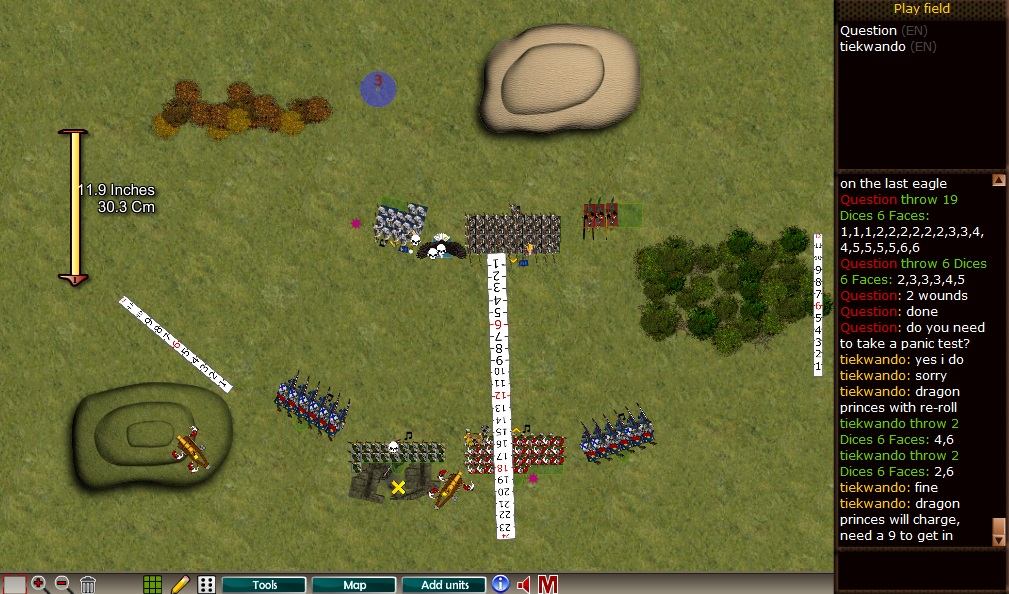Zoom out with the magnifier minus icon
The image size is (1009, 594).
coord(62,585)
